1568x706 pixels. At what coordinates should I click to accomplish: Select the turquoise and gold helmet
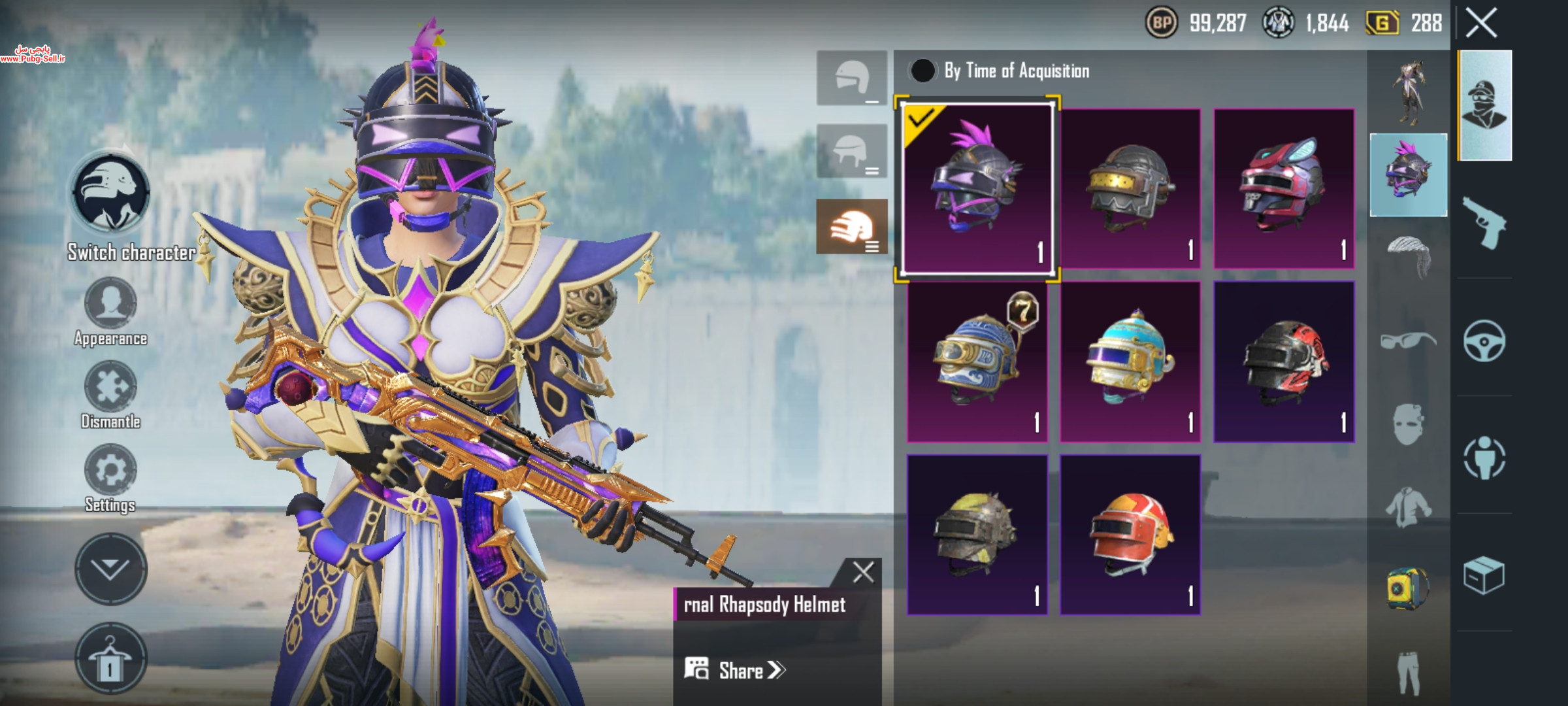point(1130,361)
